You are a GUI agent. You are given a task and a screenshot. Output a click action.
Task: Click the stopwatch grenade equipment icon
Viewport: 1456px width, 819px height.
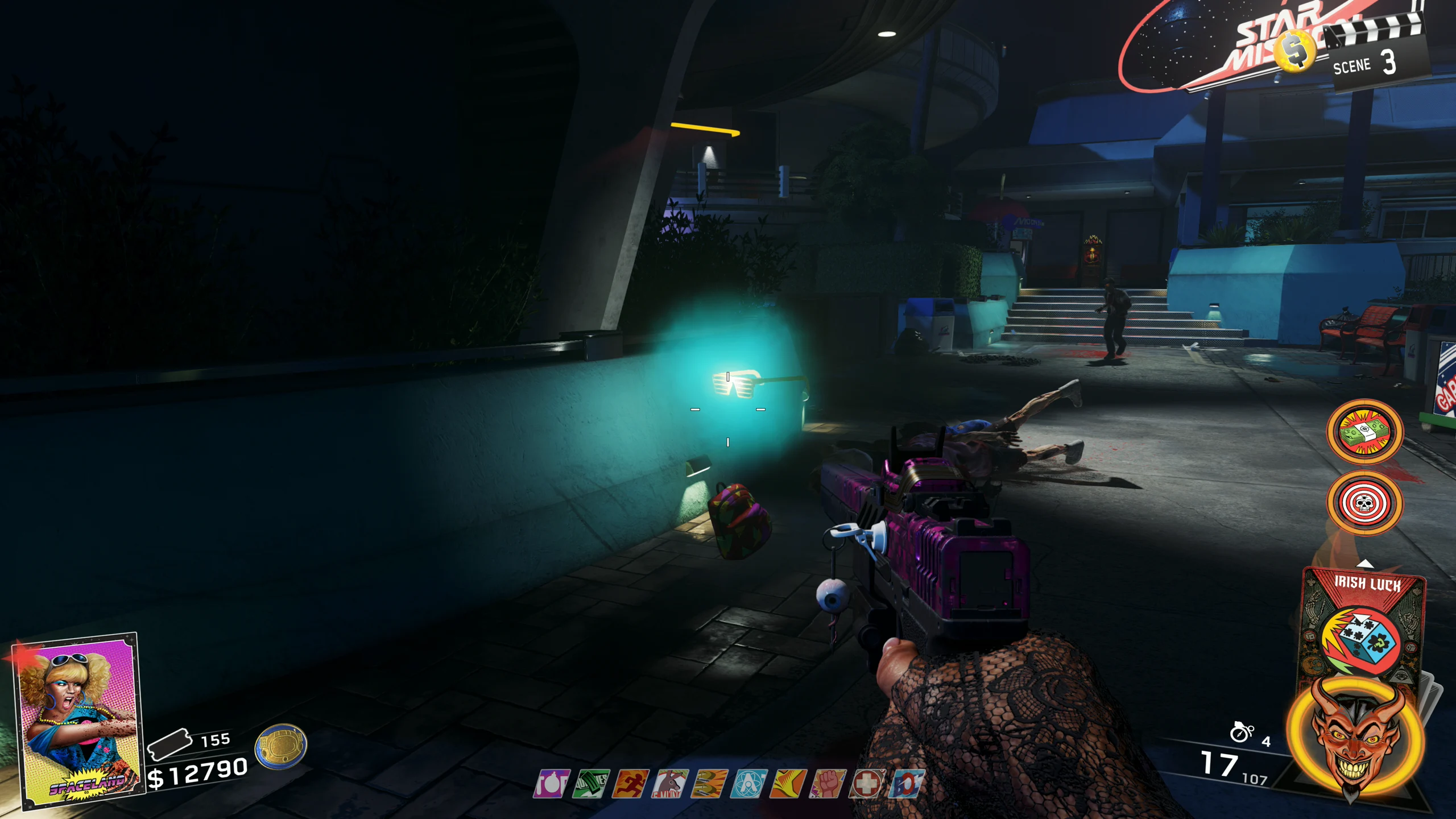pos(1242,733)
